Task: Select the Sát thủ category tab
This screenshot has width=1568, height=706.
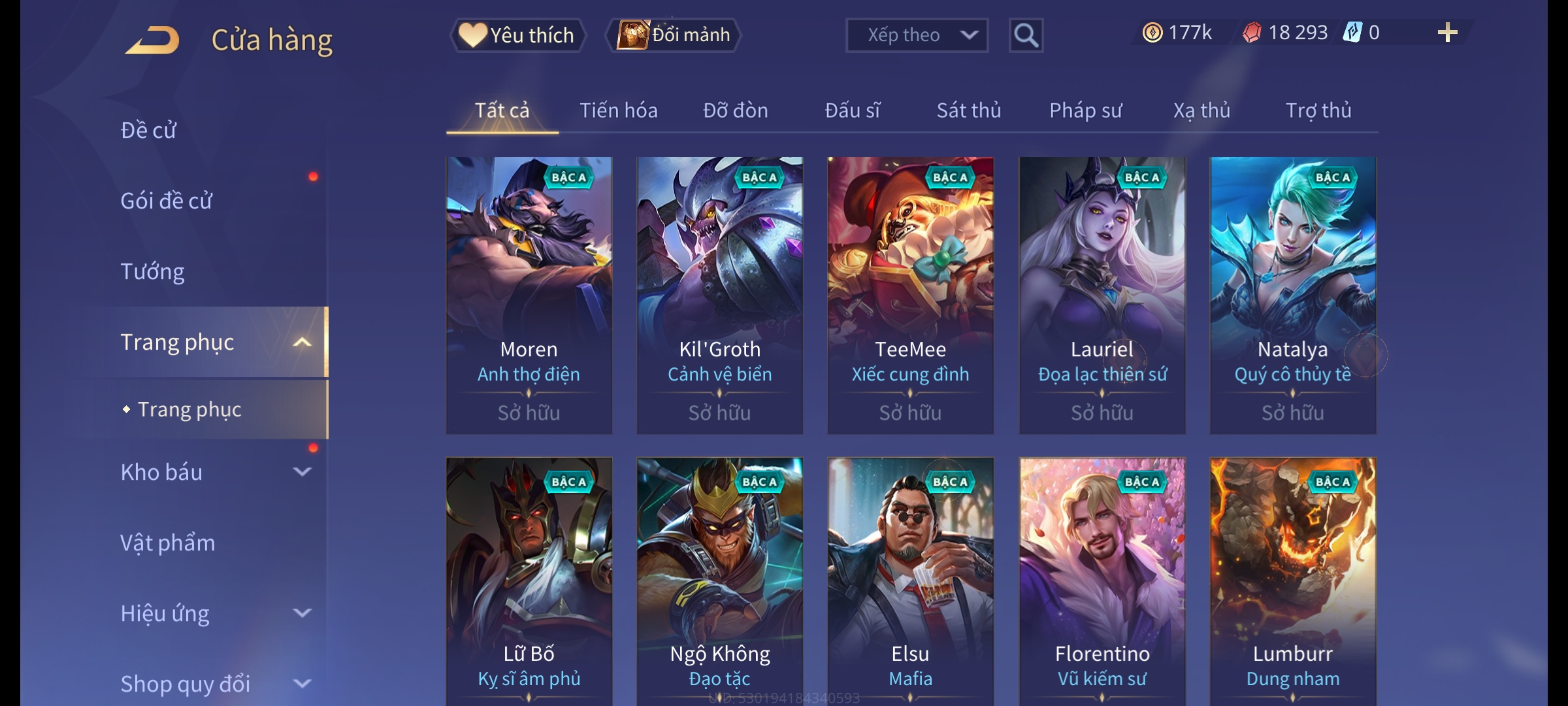Action: (x=968, y=110)
